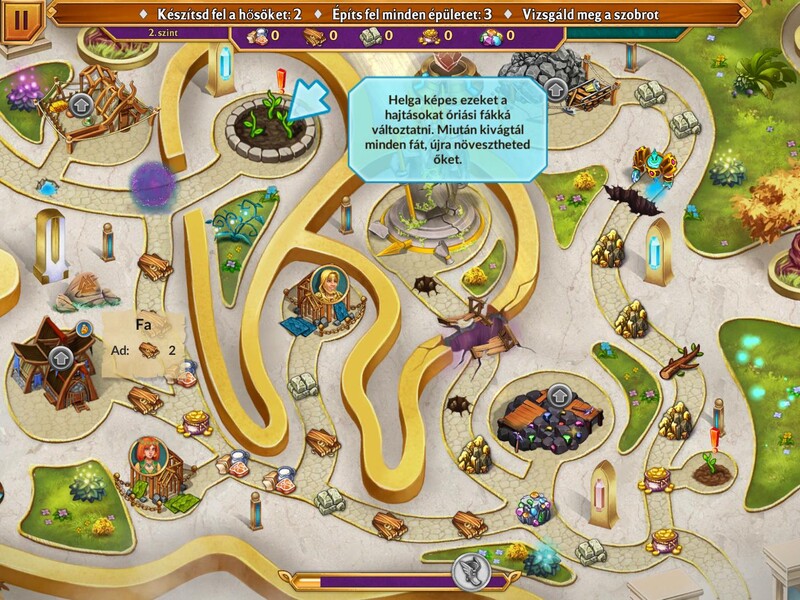Click the build arrow on the stone quarry

point(556,90)
